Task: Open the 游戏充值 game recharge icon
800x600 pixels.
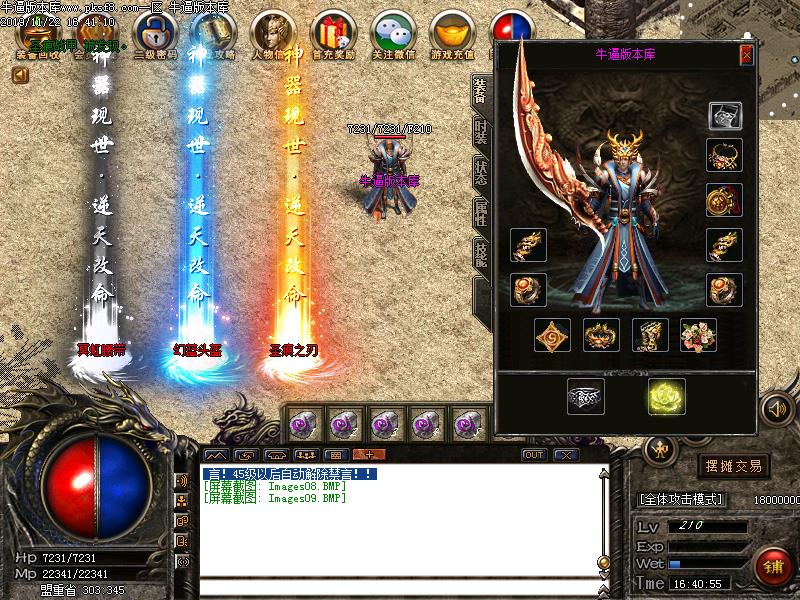Action: pyautogui.click(x=453, y=36)
